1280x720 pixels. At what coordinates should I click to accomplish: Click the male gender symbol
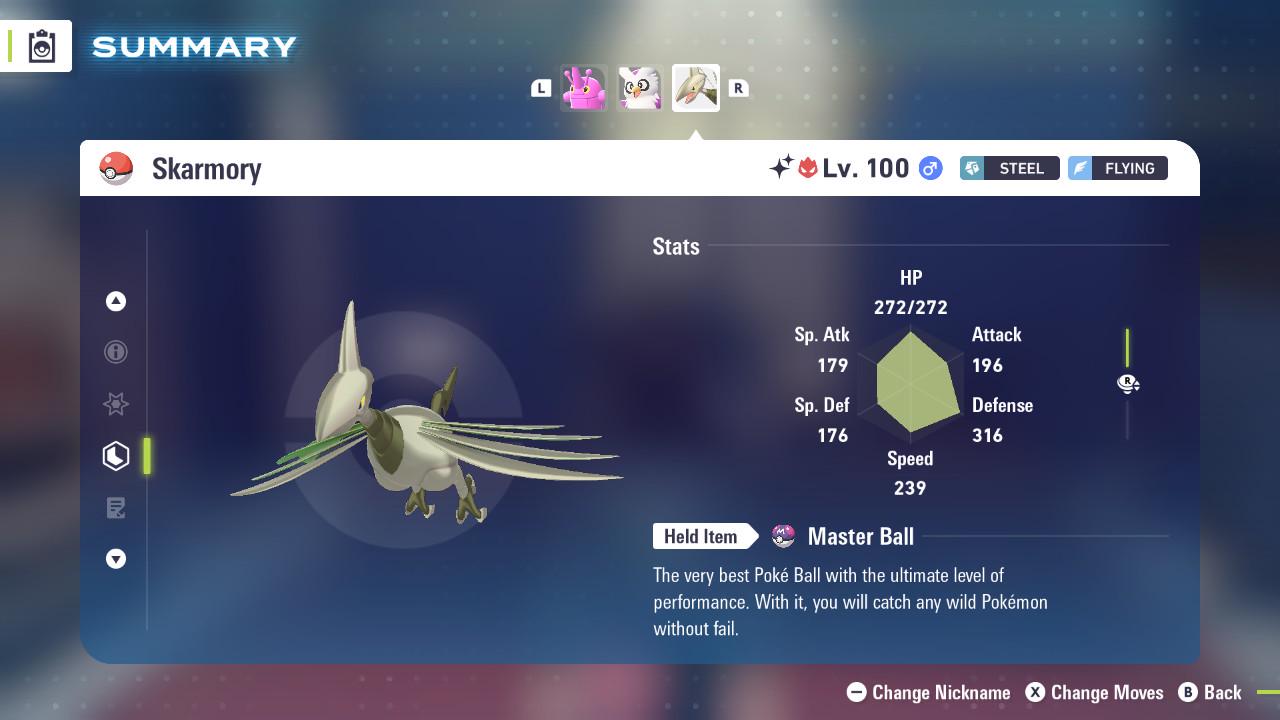tap(930, 168)
